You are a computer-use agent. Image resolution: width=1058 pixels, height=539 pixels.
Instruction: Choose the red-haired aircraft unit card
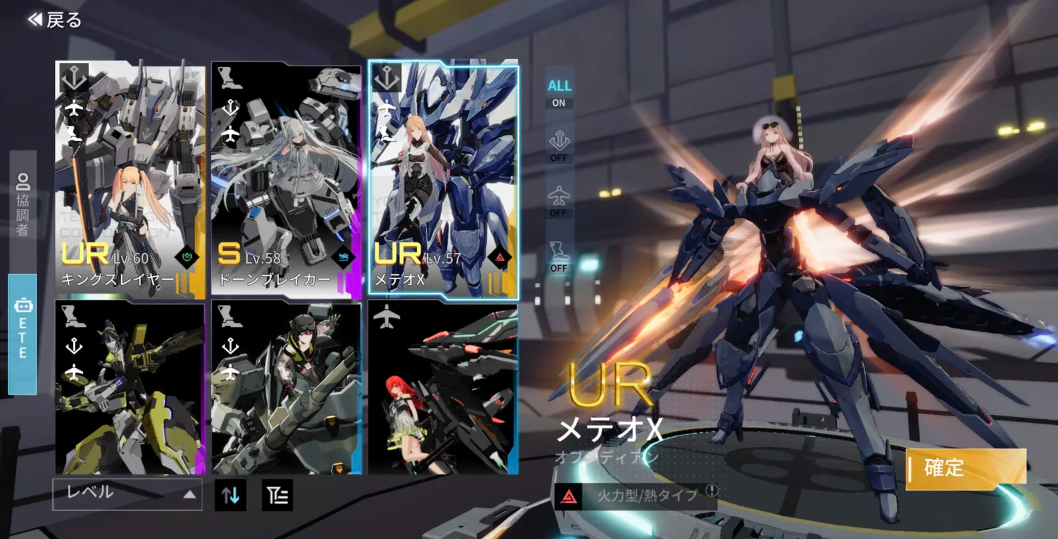(443, 388)
